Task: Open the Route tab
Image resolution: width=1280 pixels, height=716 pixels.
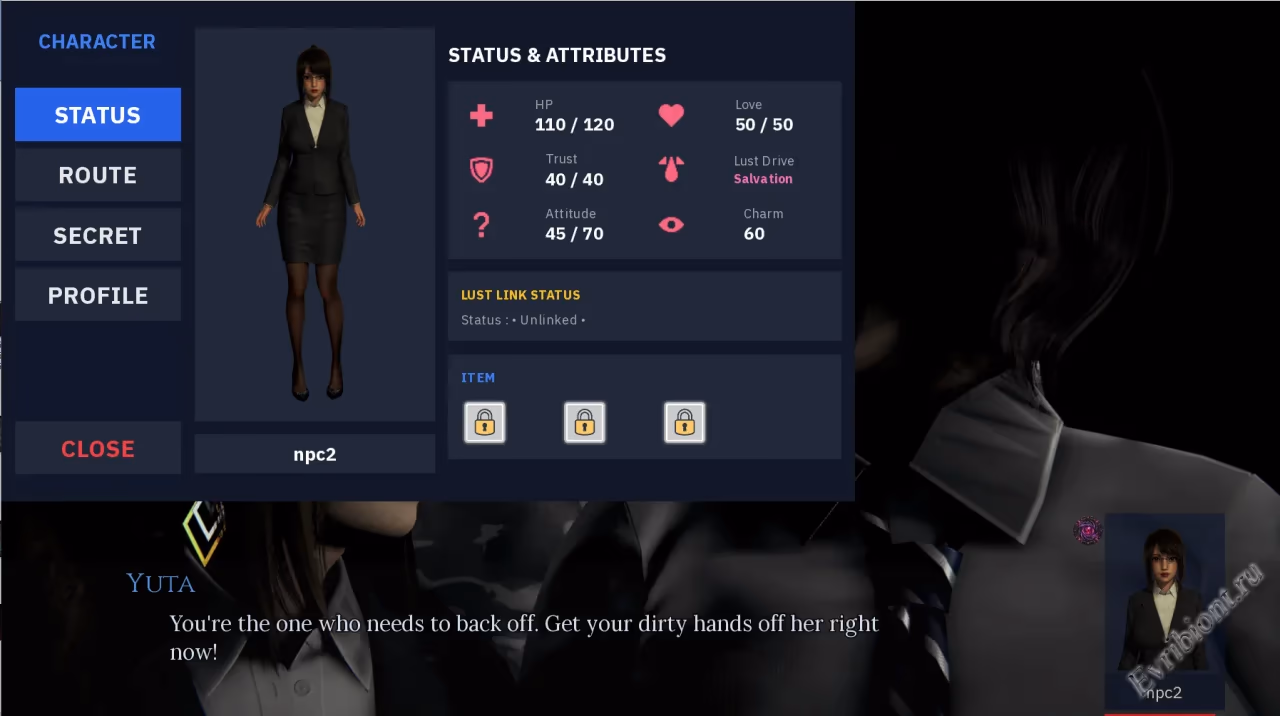Action: (97, 175)
